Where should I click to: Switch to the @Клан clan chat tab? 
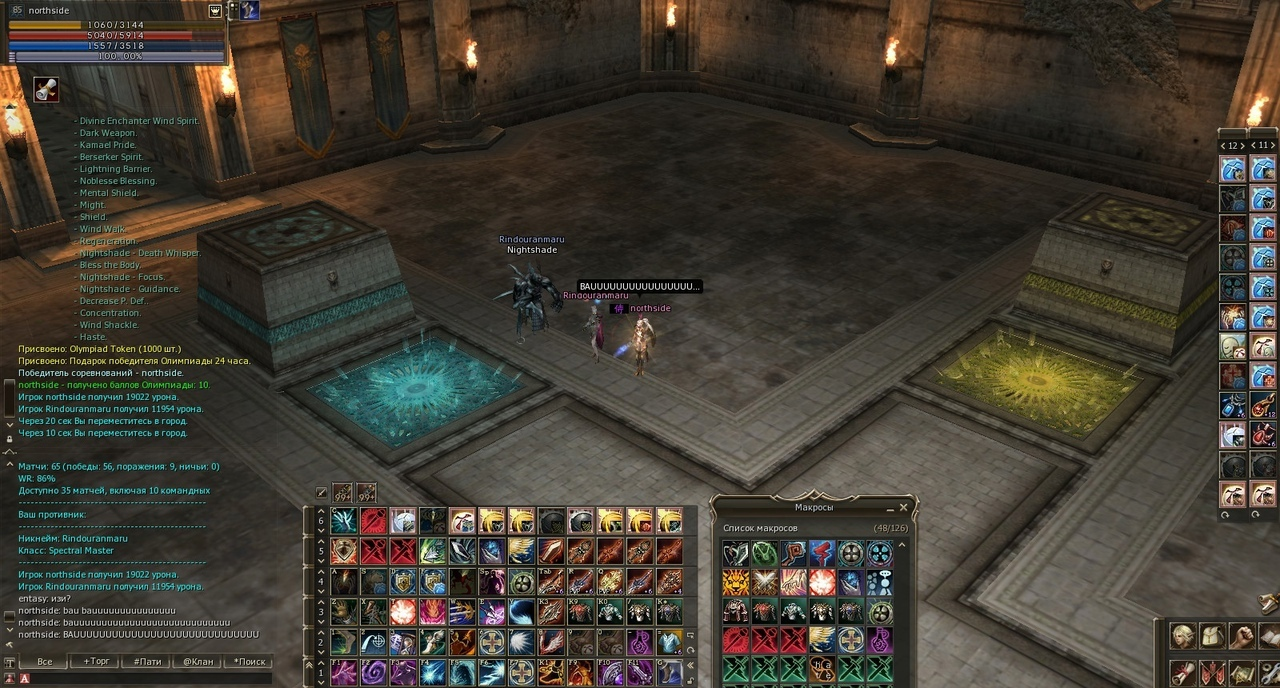198,662
